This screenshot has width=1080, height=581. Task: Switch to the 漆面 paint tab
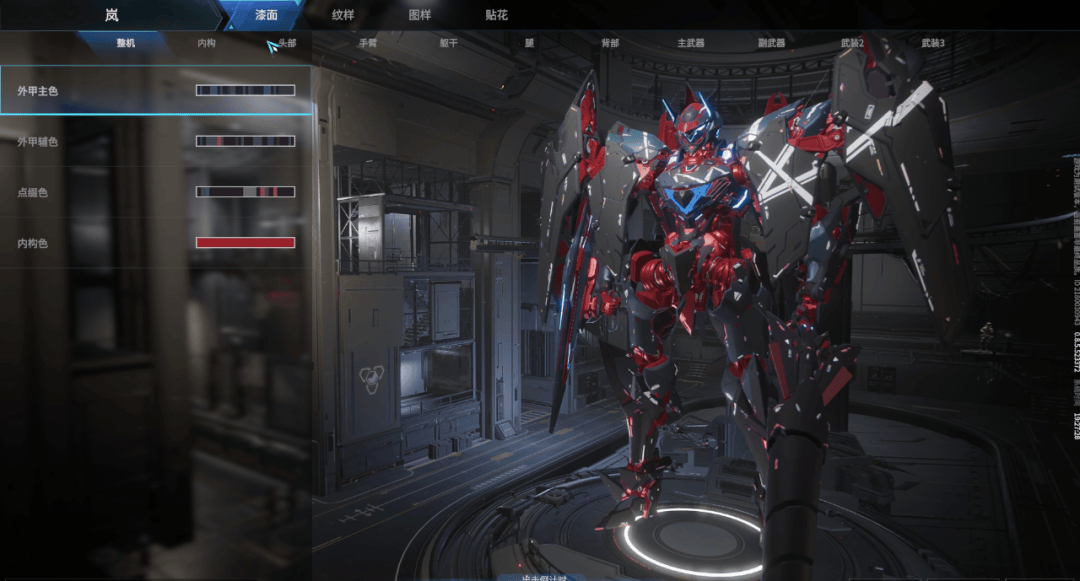click(x=266, y=15)
